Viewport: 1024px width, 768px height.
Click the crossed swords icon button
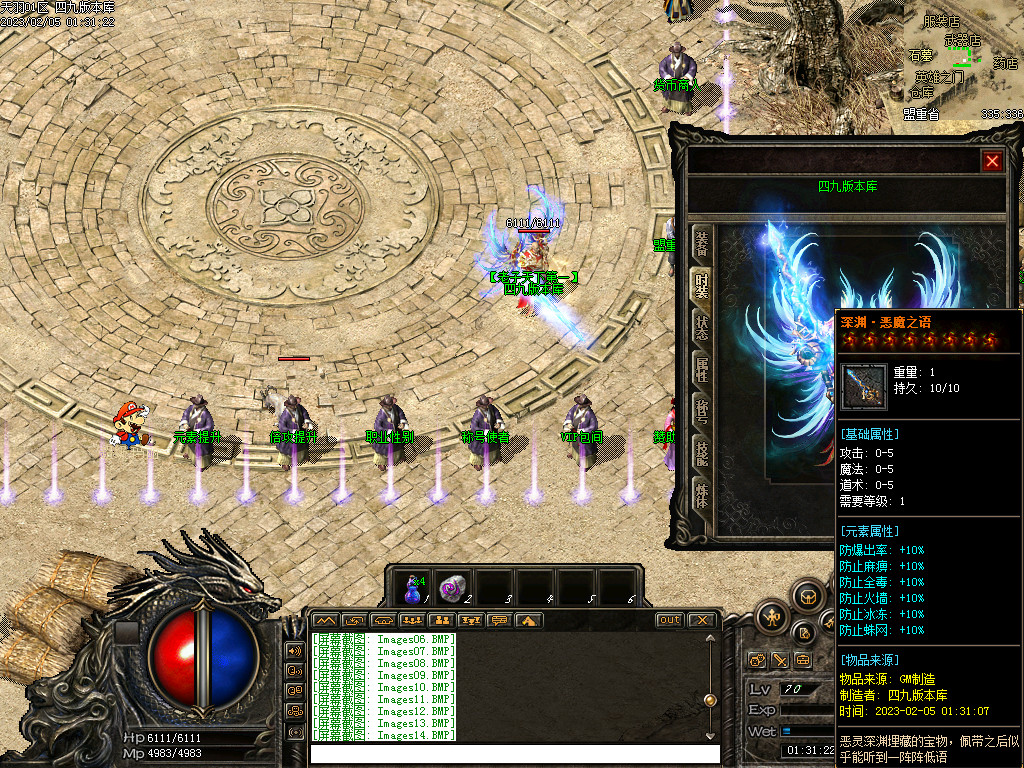[x=778, y=661]
